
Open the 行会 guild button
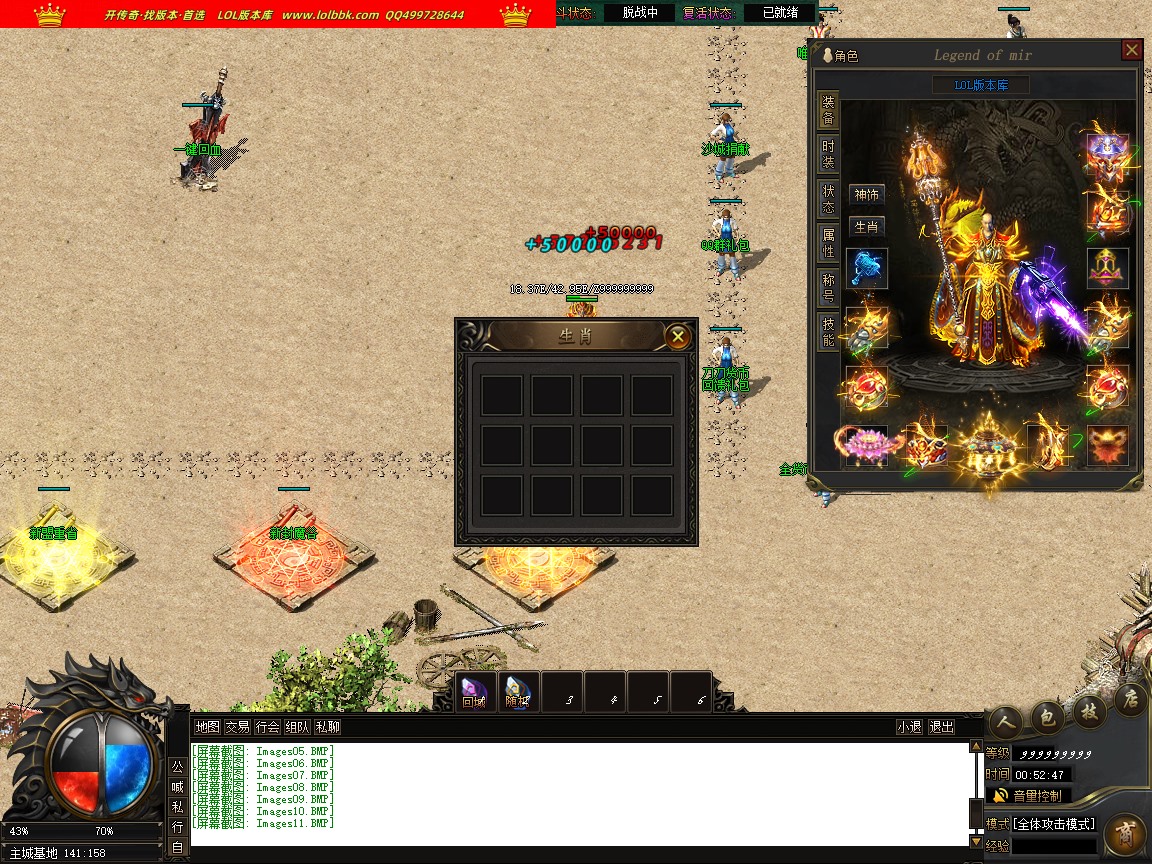pyautogui.click(x=267, y=727)
